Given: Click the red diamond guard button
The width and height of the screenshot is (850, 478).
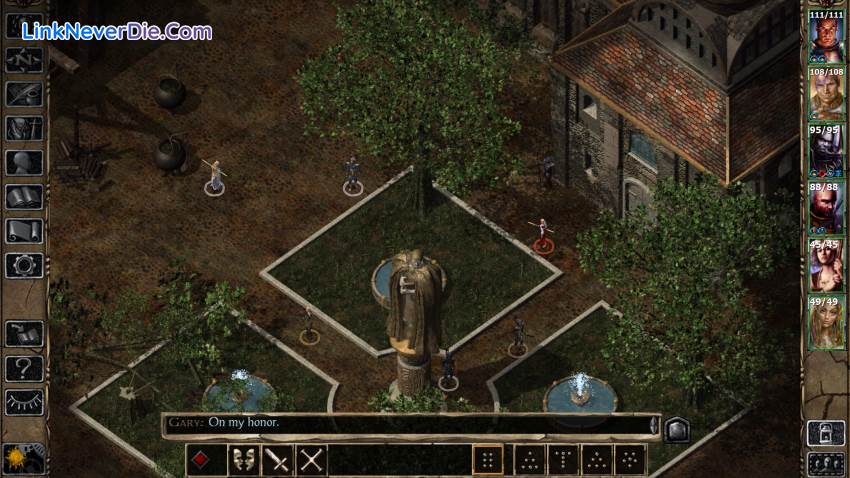Looking at the screenshot, I should (201, 460).
